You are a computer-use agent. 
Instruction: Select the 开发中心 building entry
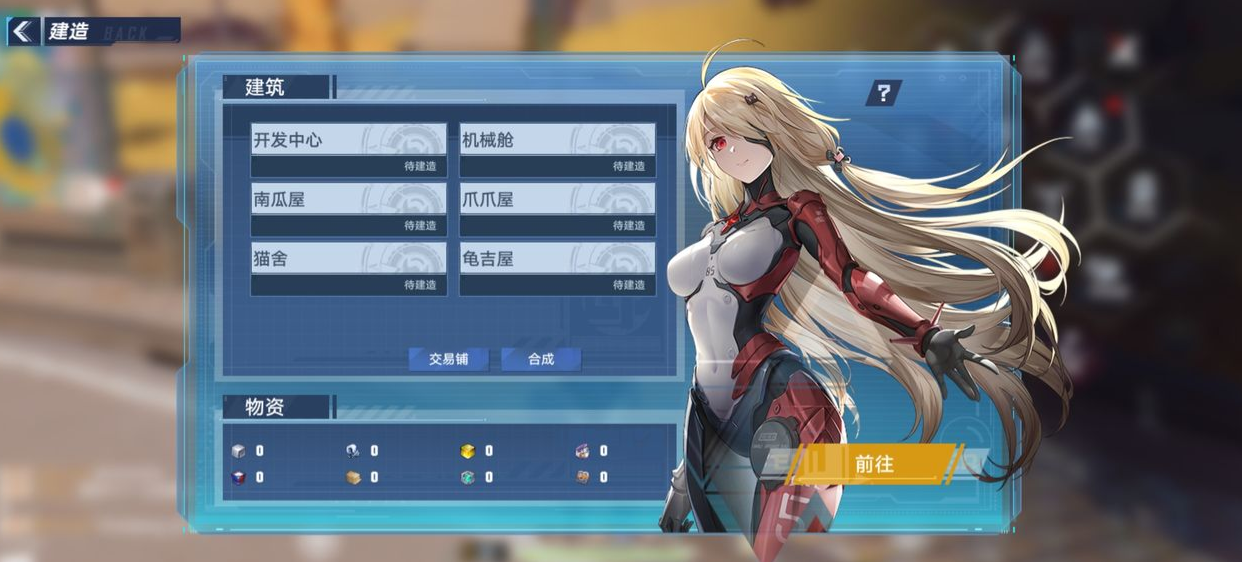348,150
